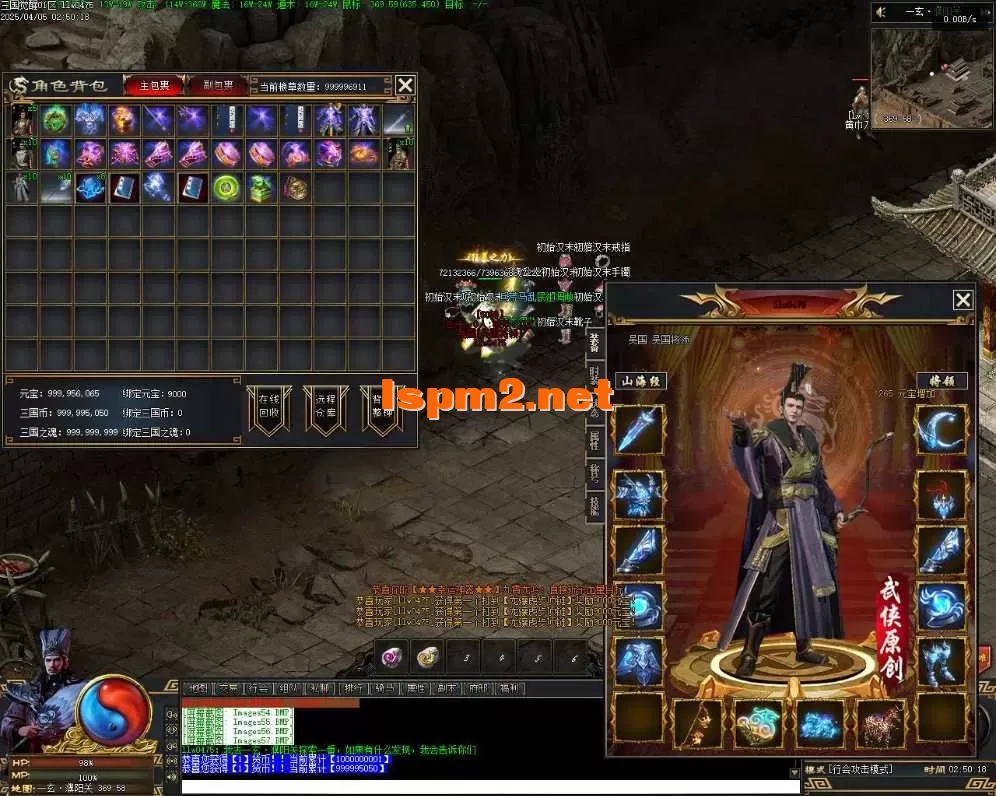Select the green jade seal item
The height and width of the screenshot is (796, 996).
(261, 187)
